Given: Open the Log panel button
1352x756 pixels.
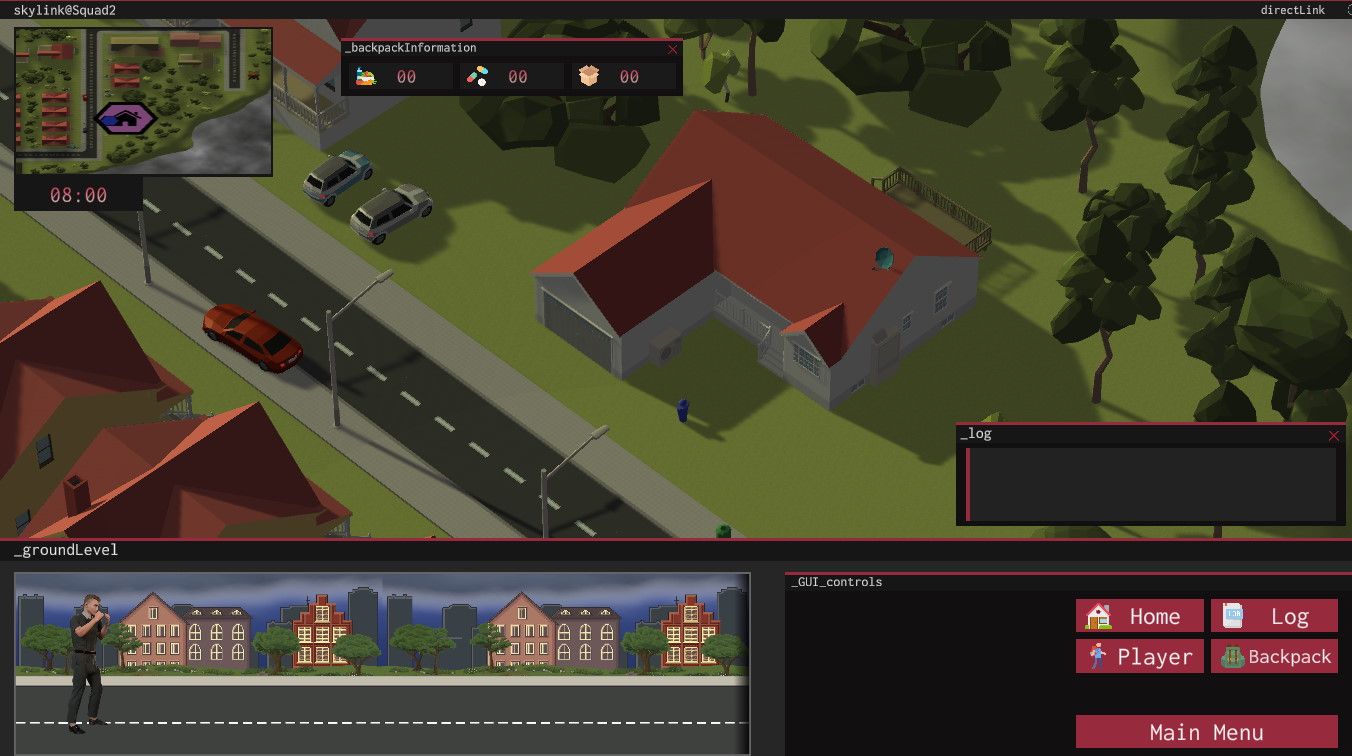Looking at the screenshot, I should (1273, 616).
